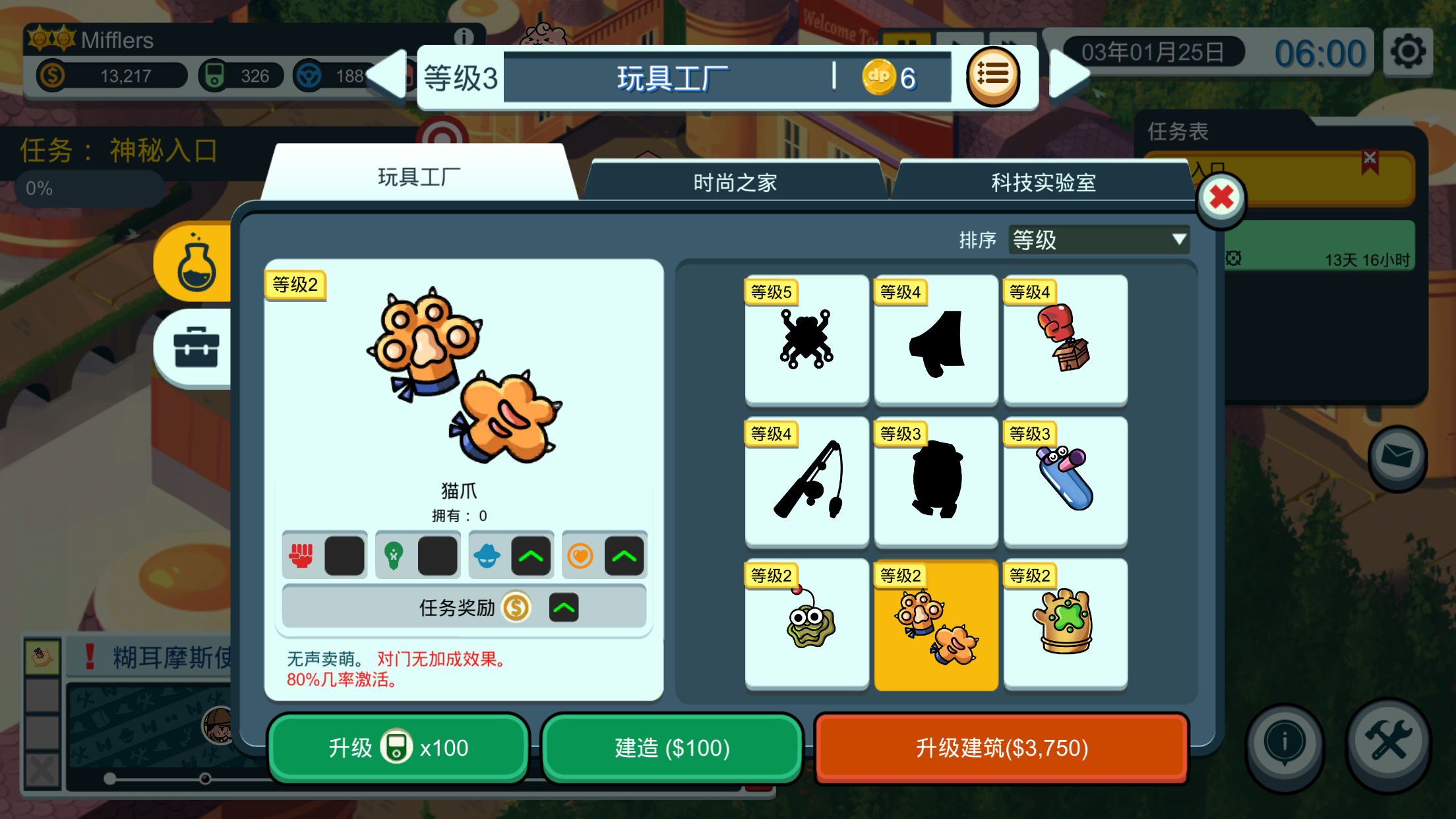The width and height of the screenshot is (1456, 819).
Task: Open the round list icon beside 玩具工厂 title
Action: point(997,76)
